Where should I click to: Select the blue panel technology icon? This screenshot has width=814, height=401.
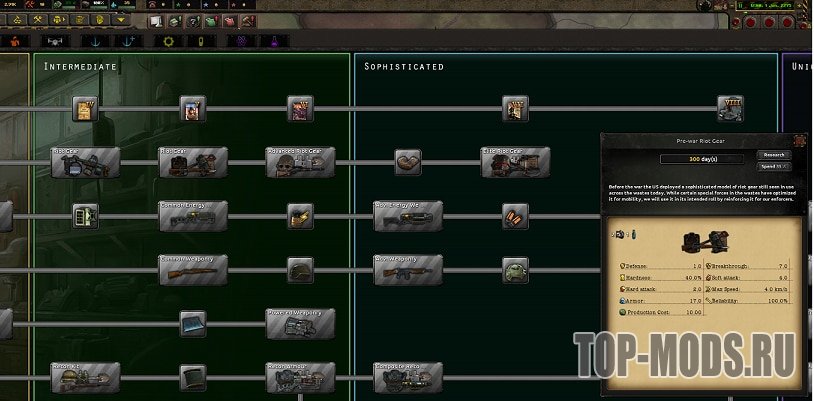[193, 323]
